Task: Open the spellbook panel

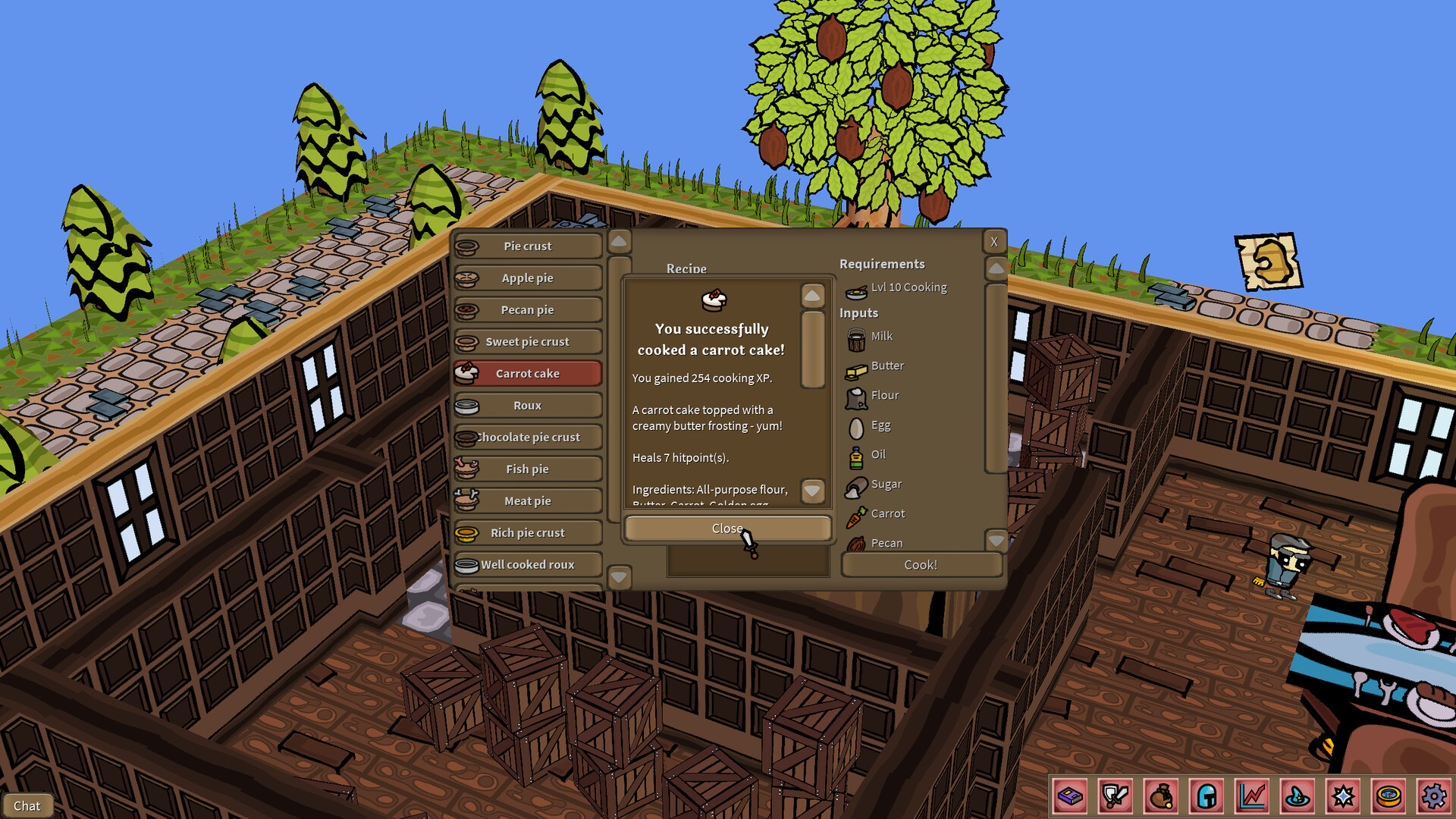Action: (x=1070, y=796)
